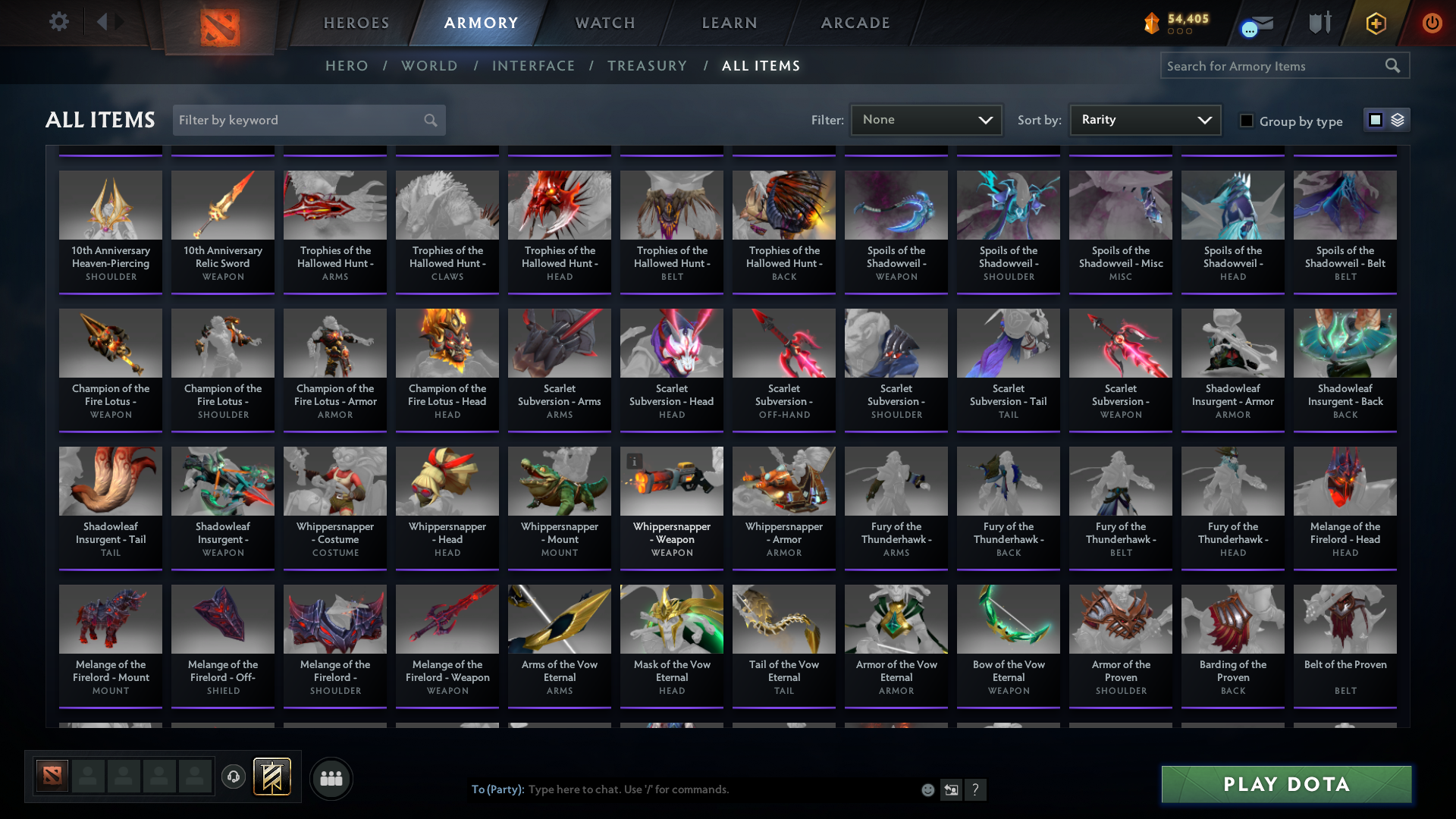Viewport: 1456px width, 819px height.
Task: Enable the Group by type checkbox
Action: pyautogui.click(x=1247, y=121)
